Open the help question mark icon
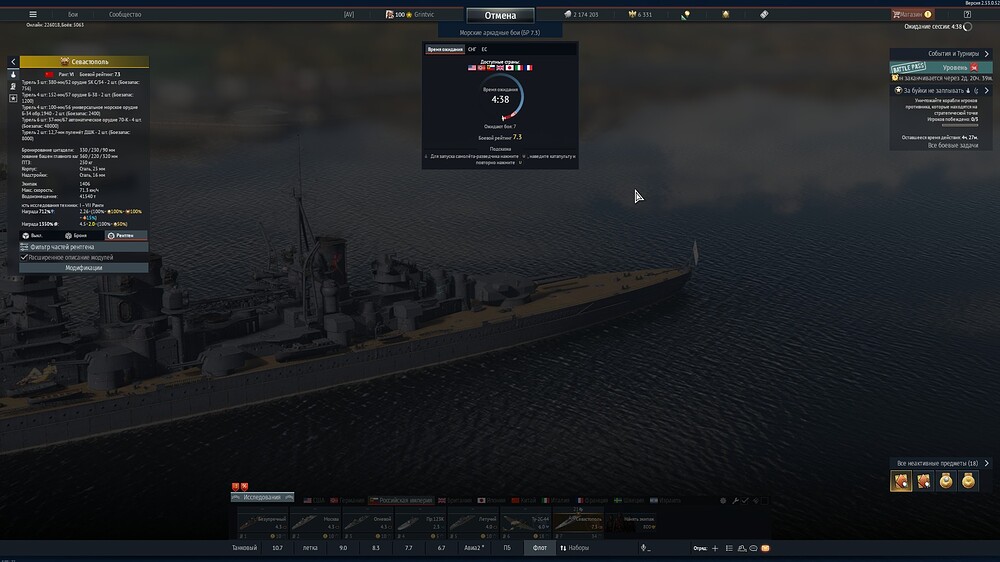The height and width of the screenshot is (562, 1000). tap(967, 15)
